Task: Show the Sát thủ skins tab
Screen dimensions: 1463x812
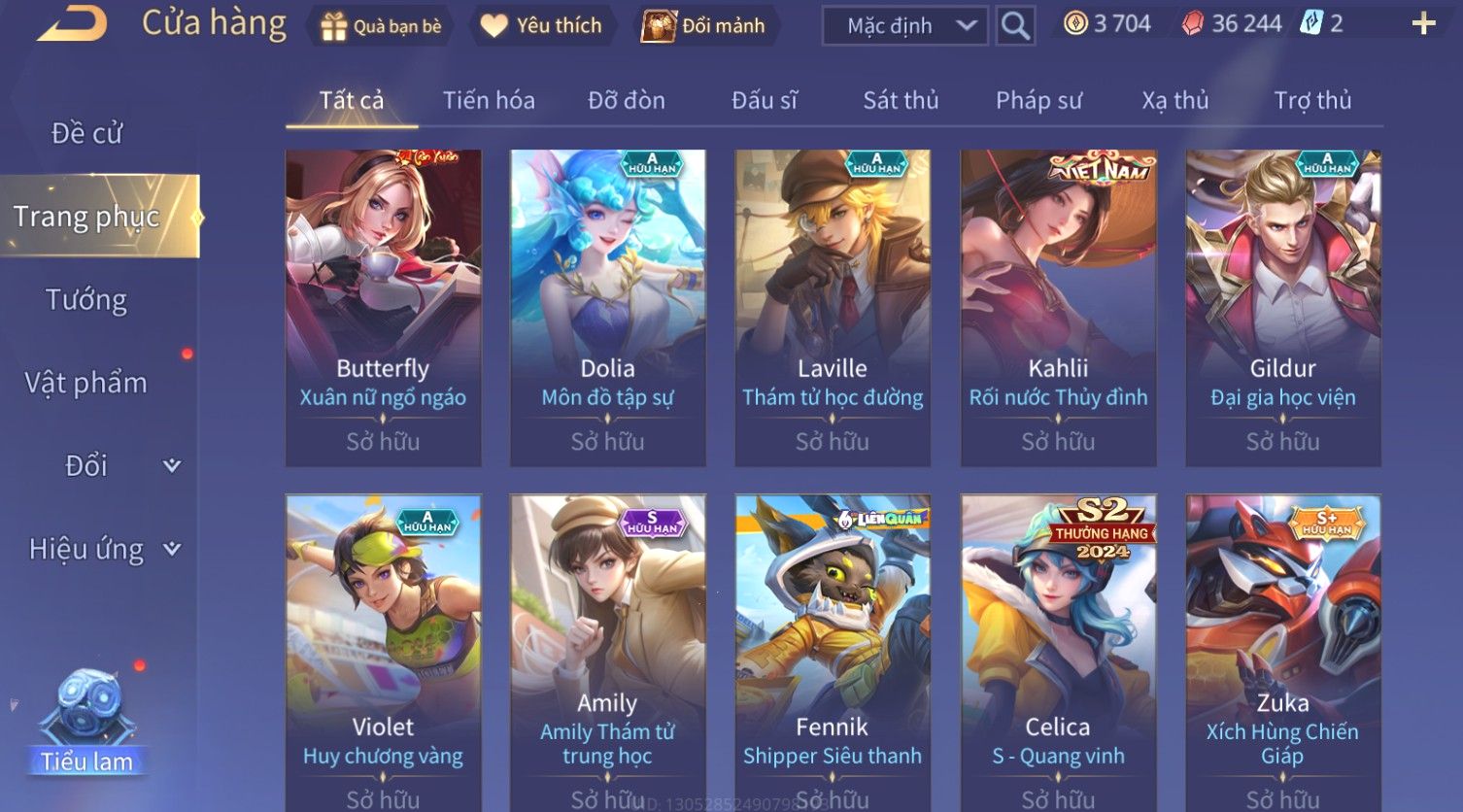Action: click(901, 100)
